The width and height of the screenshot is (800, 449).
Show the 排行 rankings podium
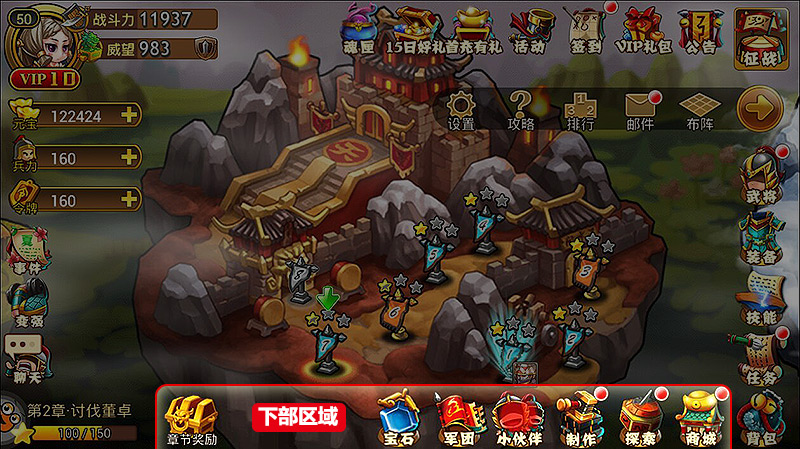580,109
